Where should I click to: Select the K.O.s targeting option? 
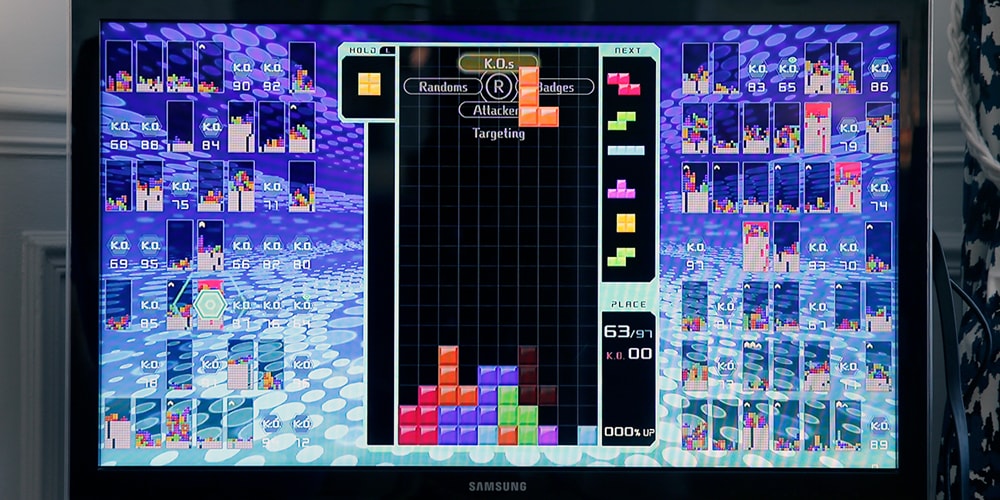point(497,63)
